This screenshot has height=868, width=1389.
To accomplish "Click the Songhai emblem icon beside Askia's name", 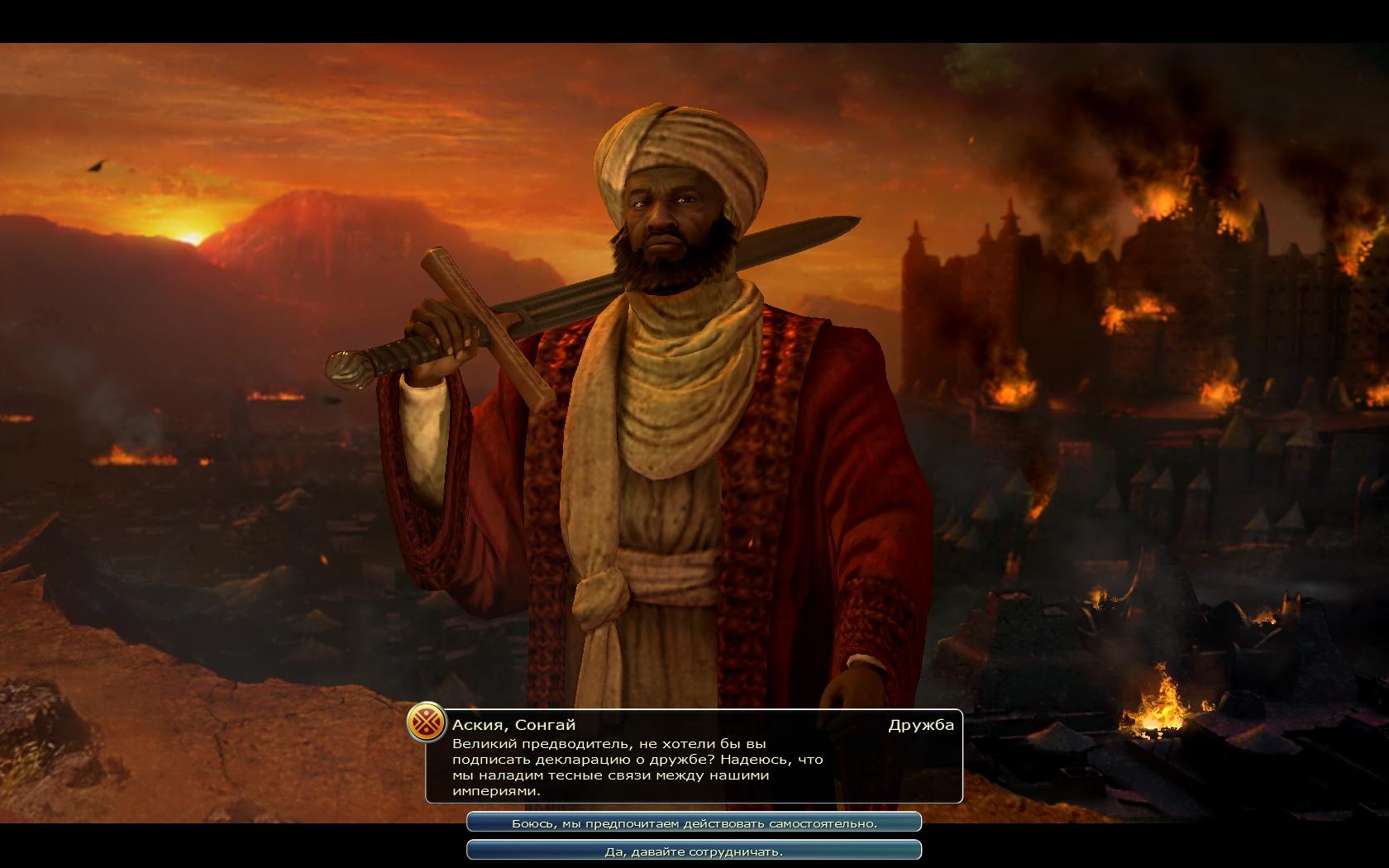I will [427, 724].
